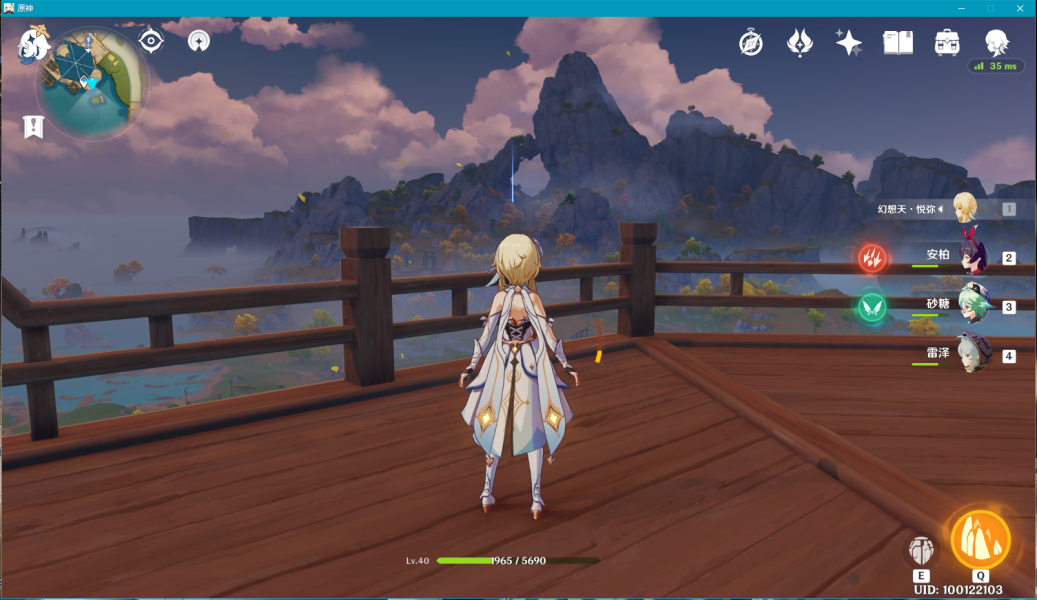
Task: Open the winged battle pass icon
Action: [800, 42]
